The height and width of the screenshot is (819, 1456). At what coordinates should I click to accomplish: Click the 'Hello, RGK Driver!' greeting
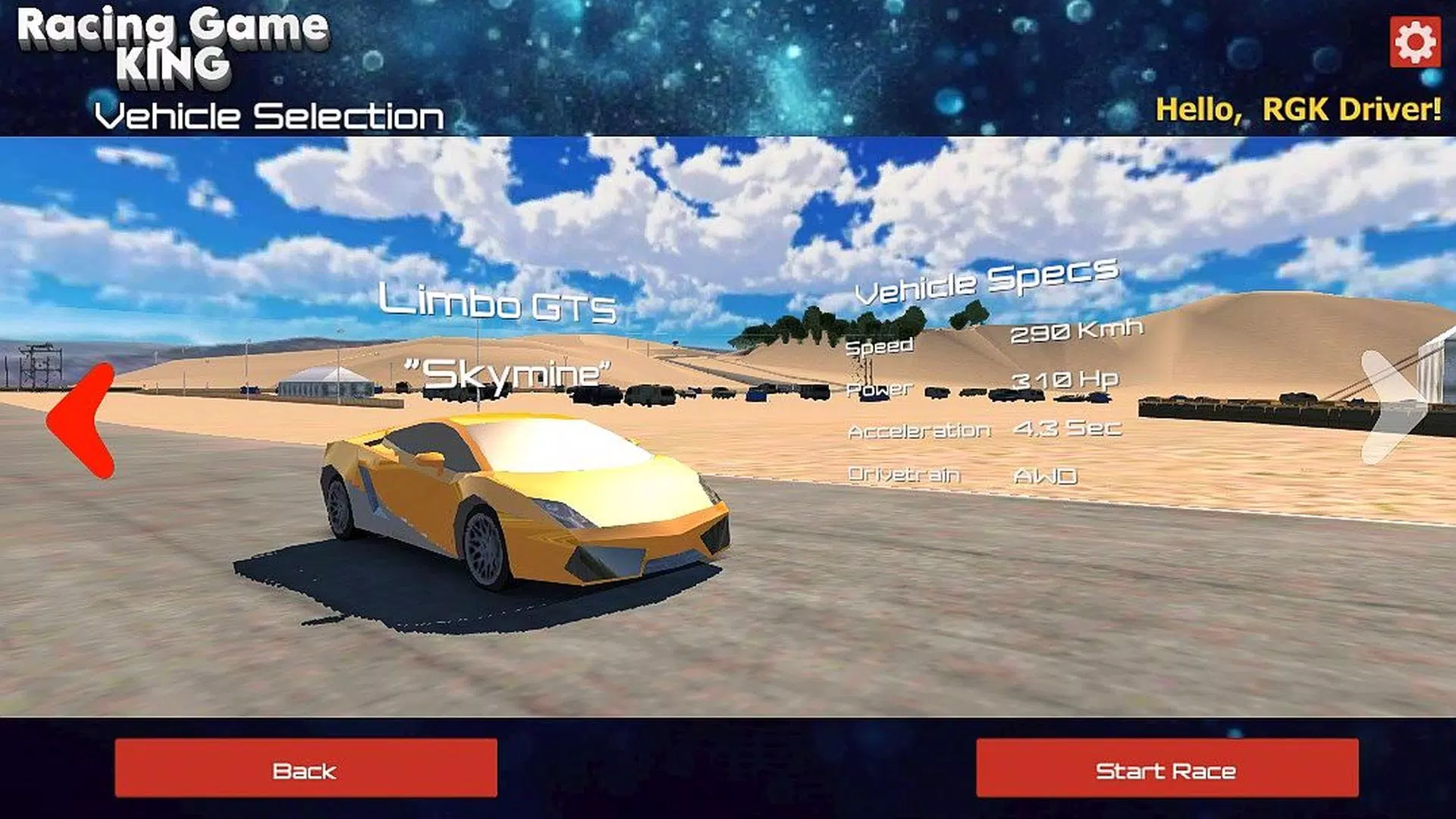pyautogui.click(x=1297, y=110)
